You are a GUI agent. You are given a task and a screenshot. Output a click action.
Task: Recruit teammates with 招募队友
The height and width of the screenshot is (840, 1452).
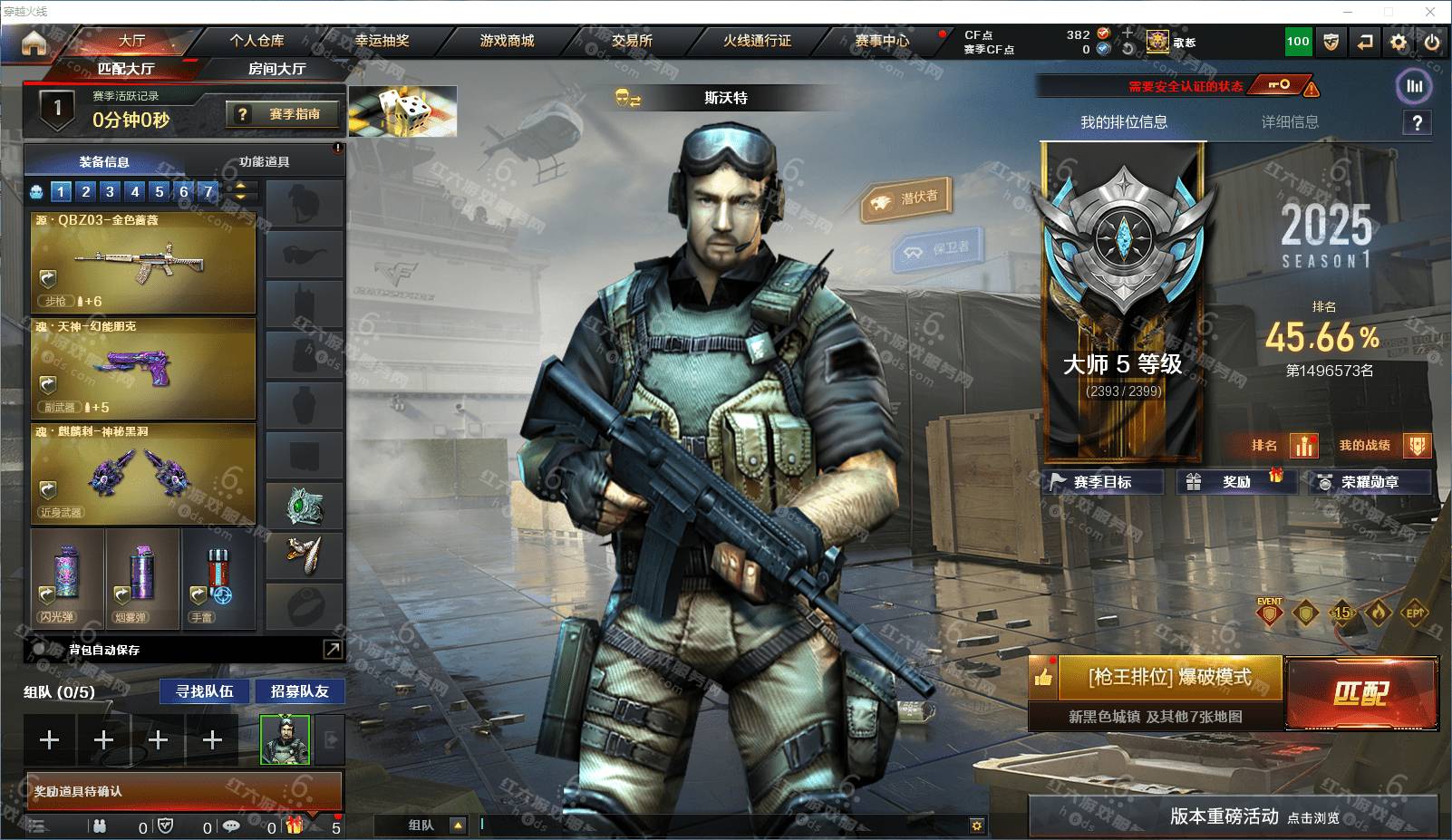pos(299,691)
